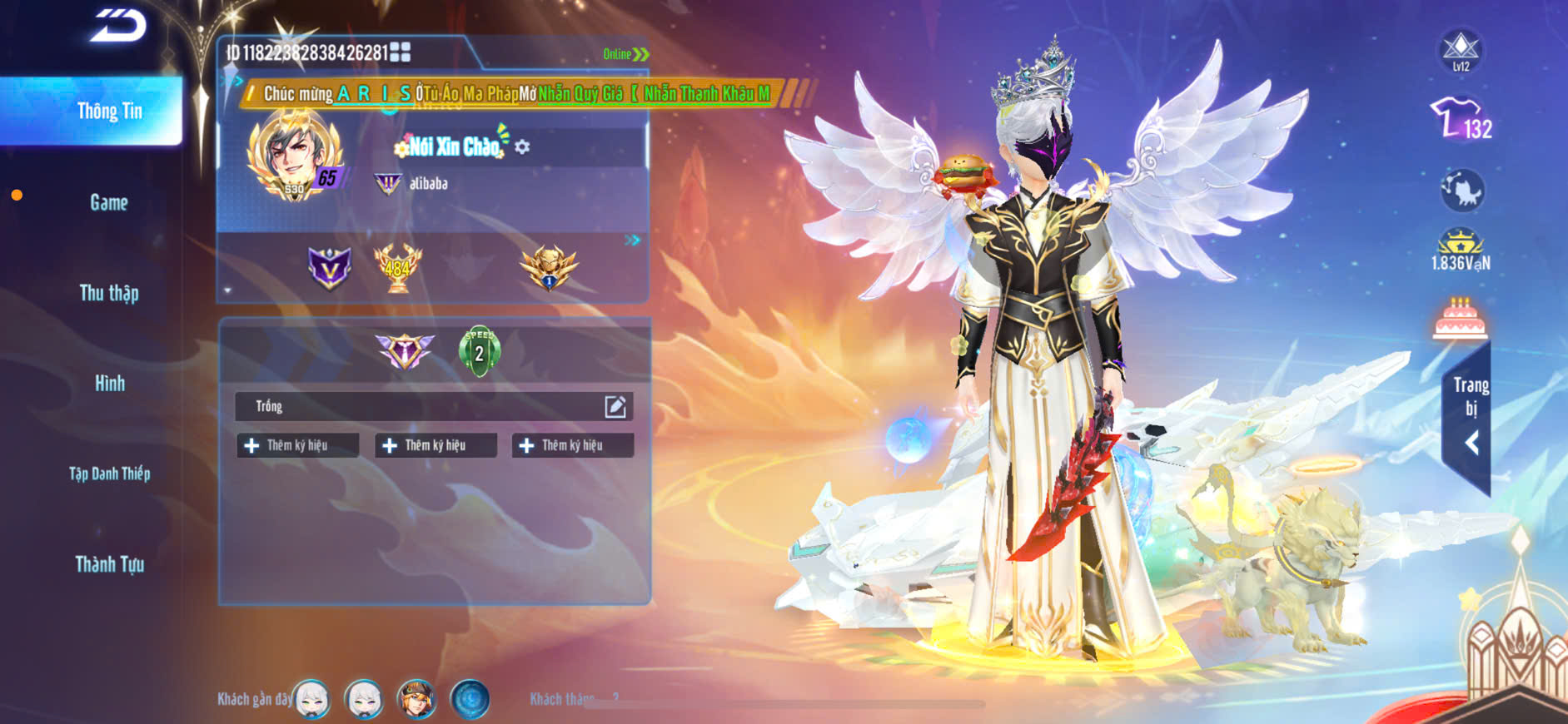Image resolution: width=1568 pixels, height=724 pixels.
Task: Select the Thu thập tab
Action: click(x=109, y=293)
